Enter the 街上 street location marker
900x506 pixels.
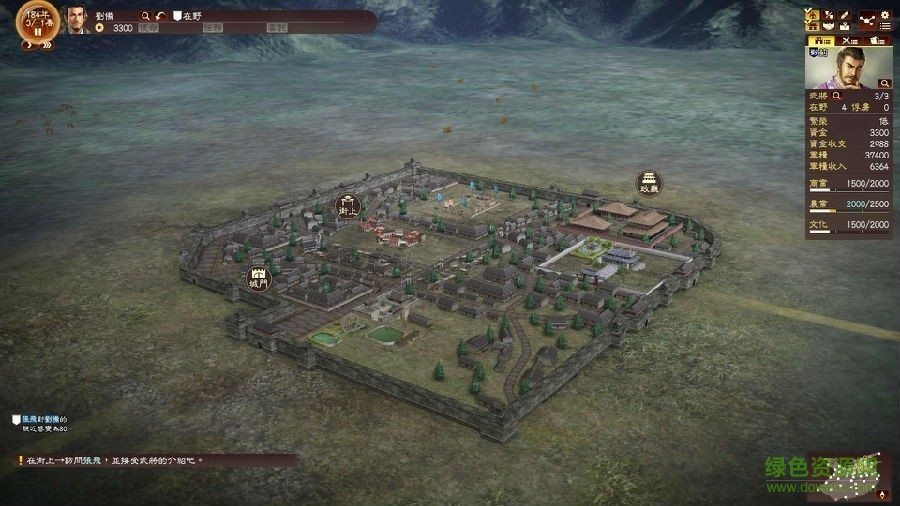[x=348, y=206]
